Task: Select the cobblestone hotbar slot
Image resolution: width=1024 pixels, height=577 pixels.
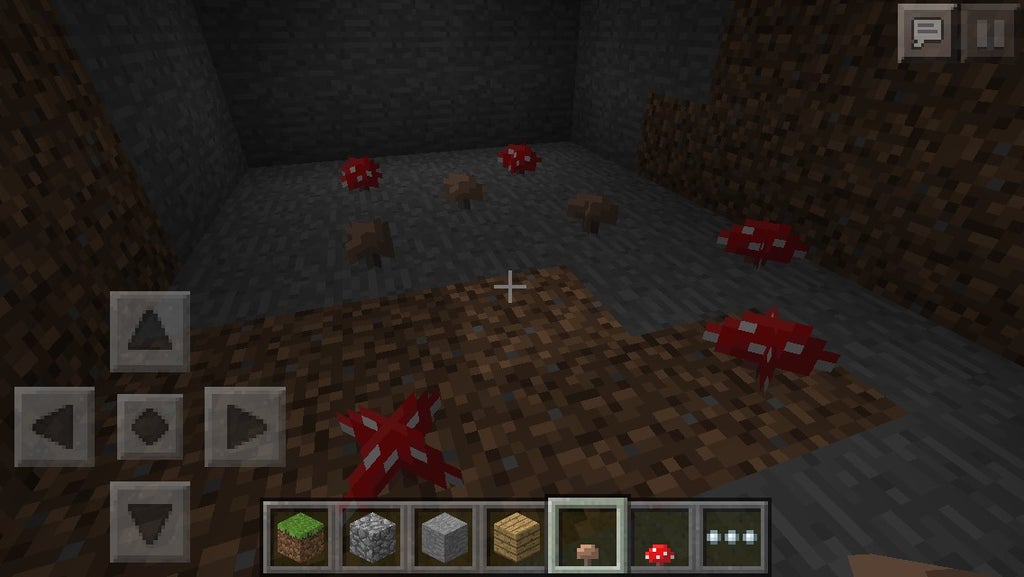Action: click(x=372, y=537)
